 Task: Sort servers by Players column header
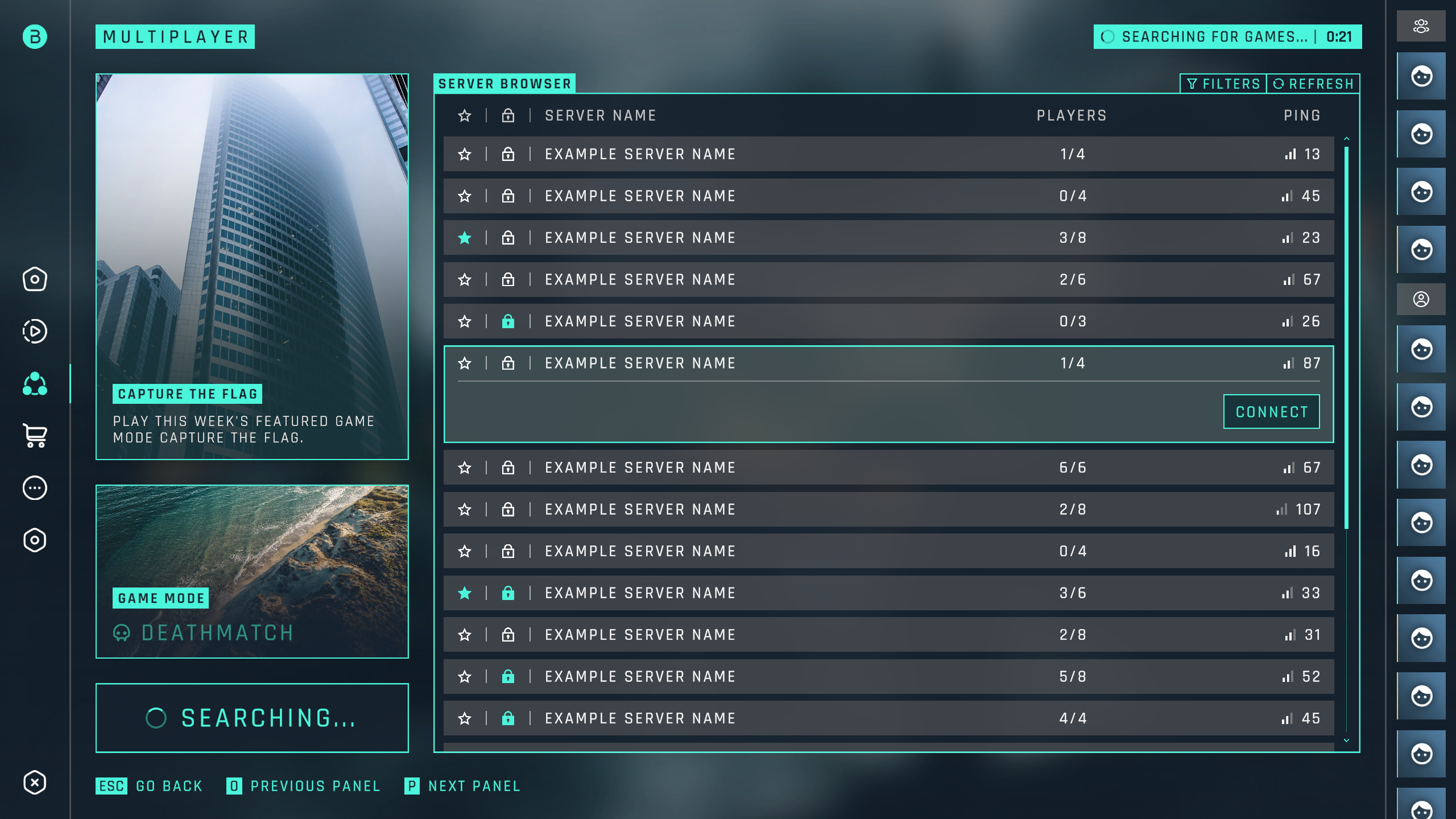coord(1072,116)
